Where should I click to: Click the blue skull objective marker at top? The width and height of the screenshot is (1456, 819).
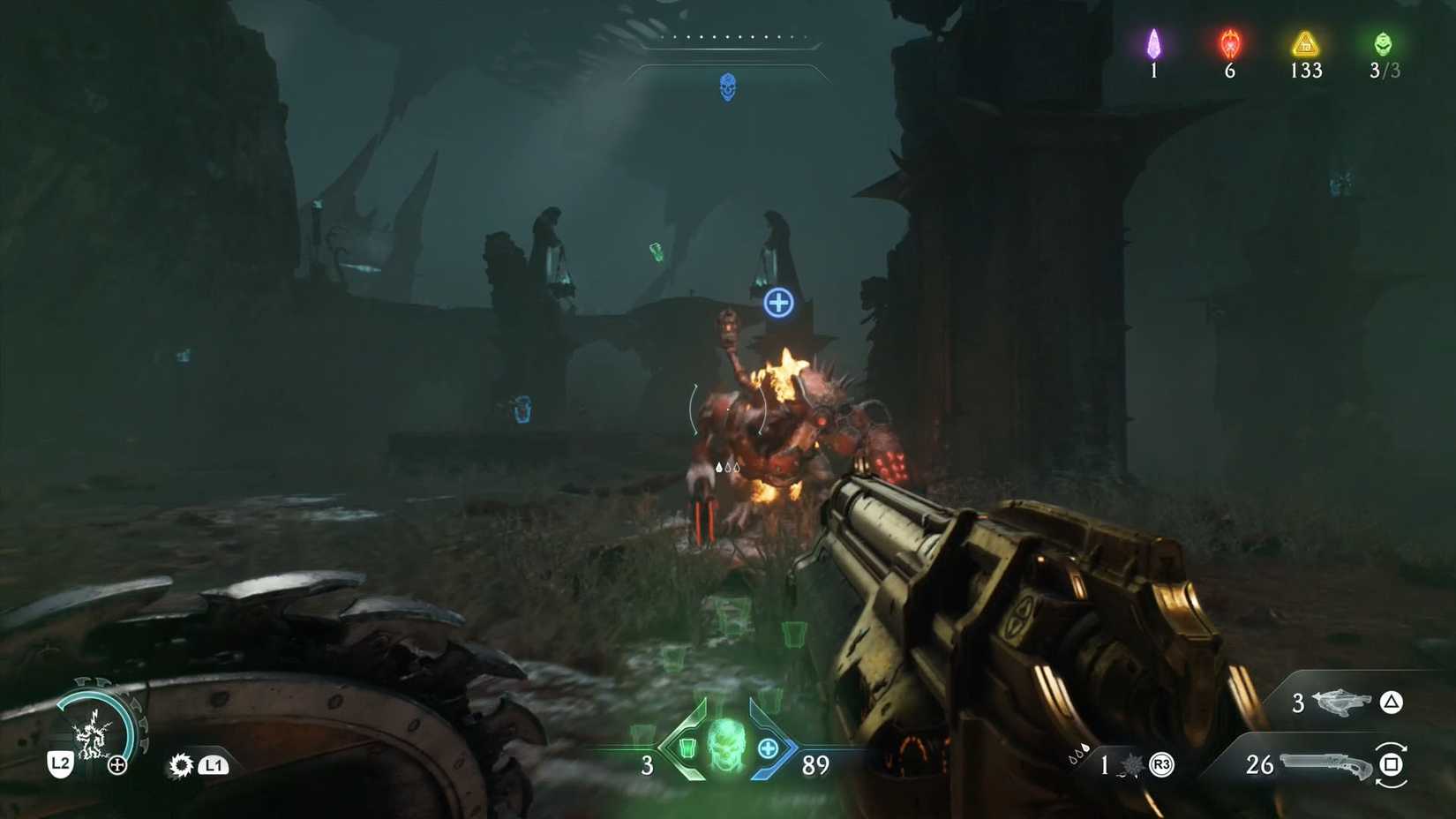click(728, 86)
